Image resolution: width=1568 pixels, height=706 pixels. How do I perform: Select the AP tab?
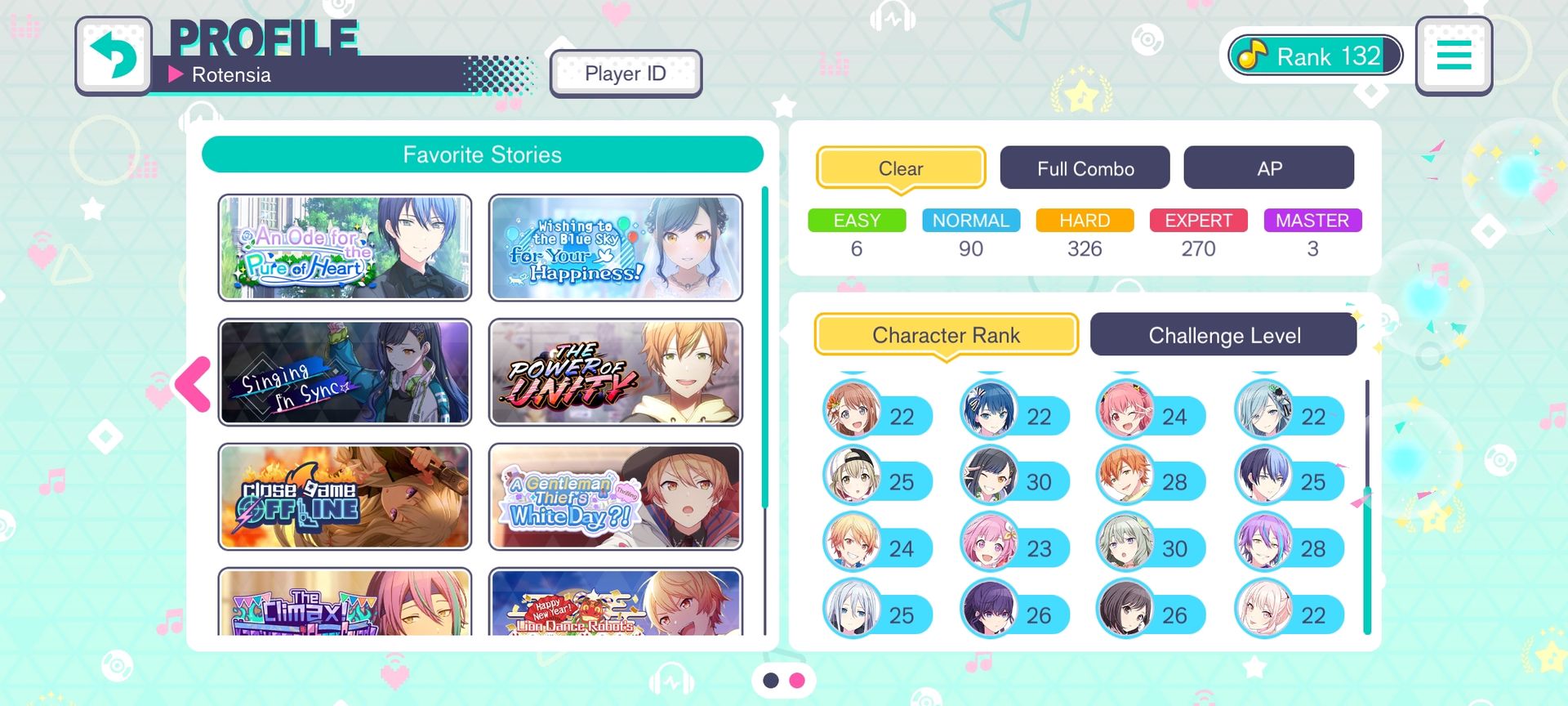point(1268,168)
